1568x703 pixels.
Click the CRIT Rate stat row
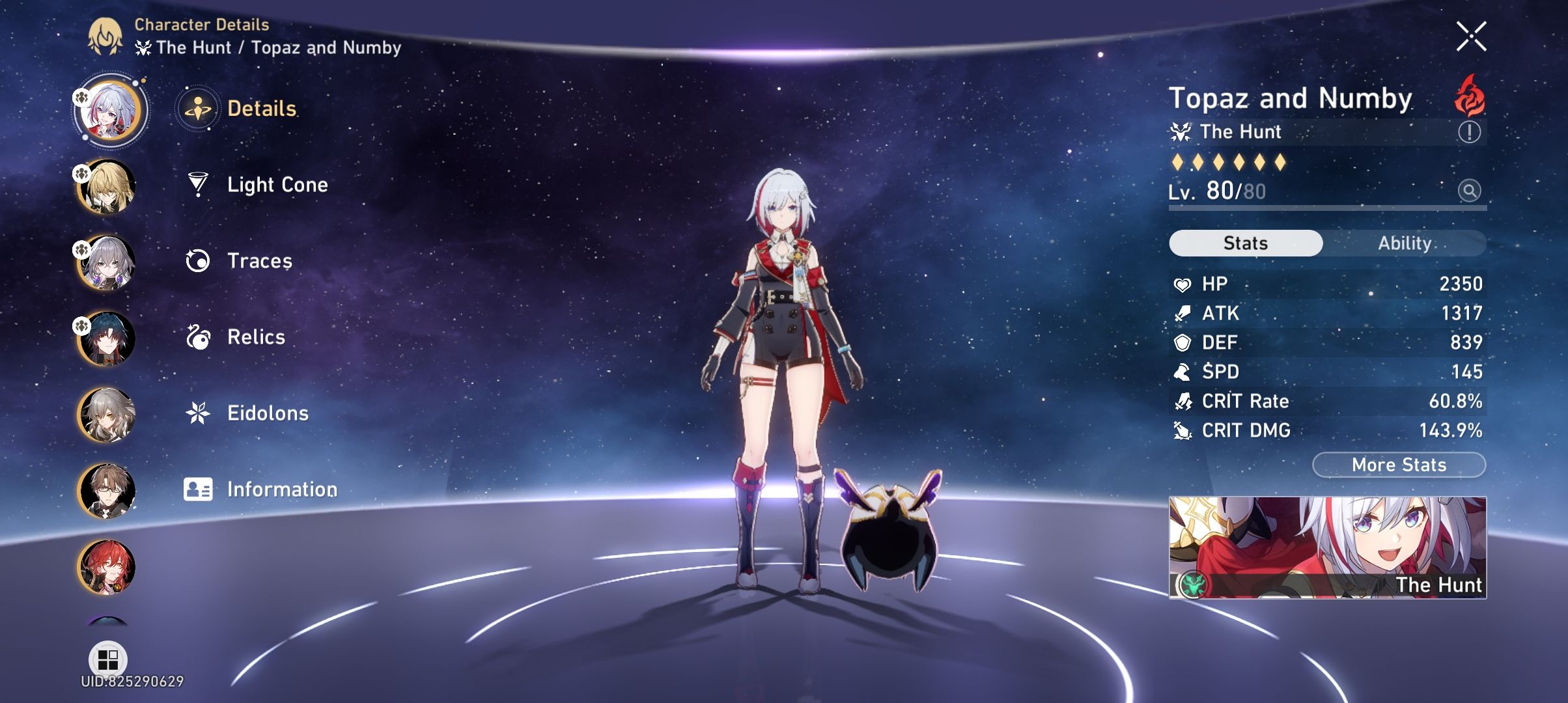[x=1322, y=401]
